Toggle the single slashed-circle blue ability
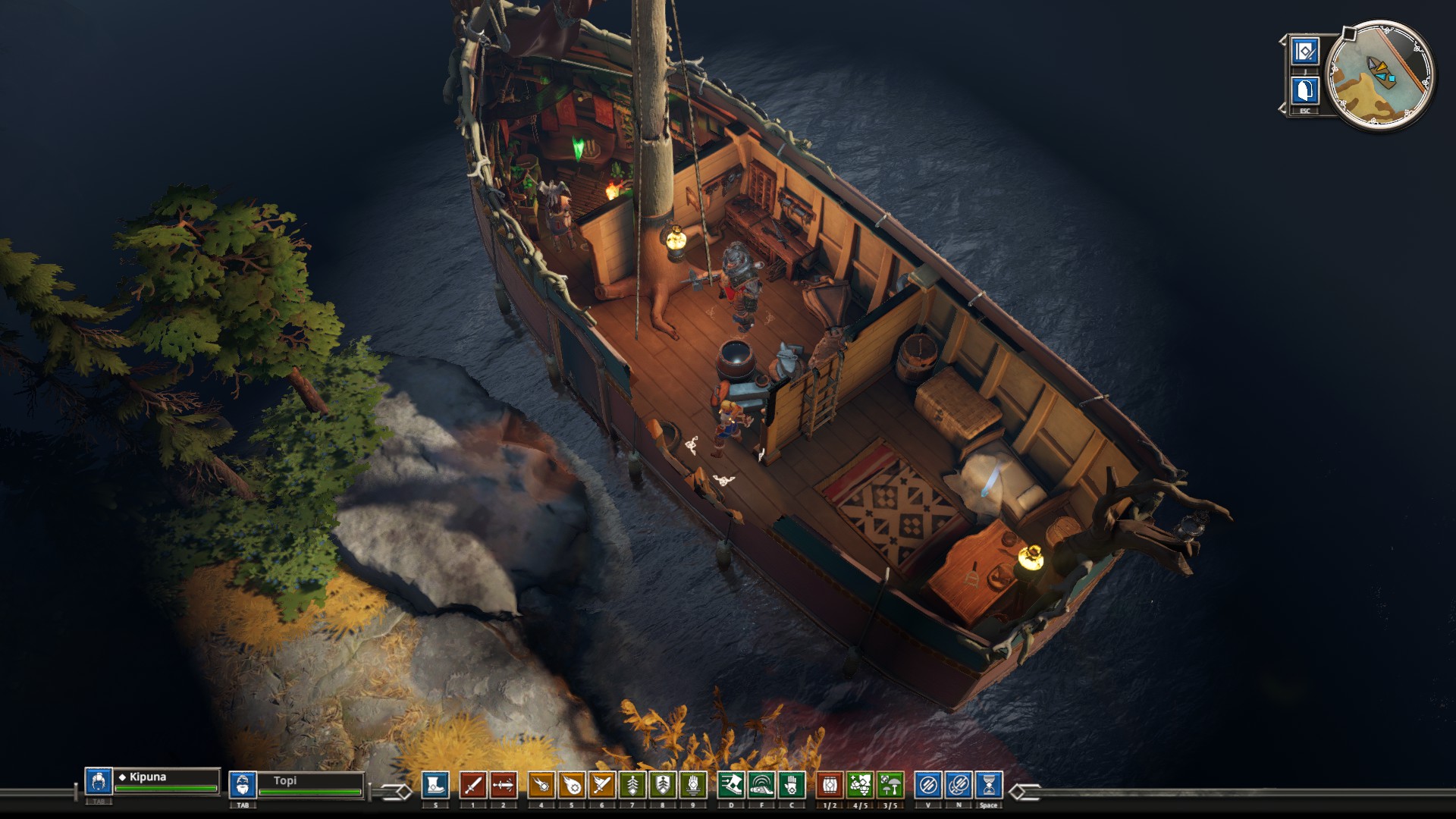 (x=928, y=786)
